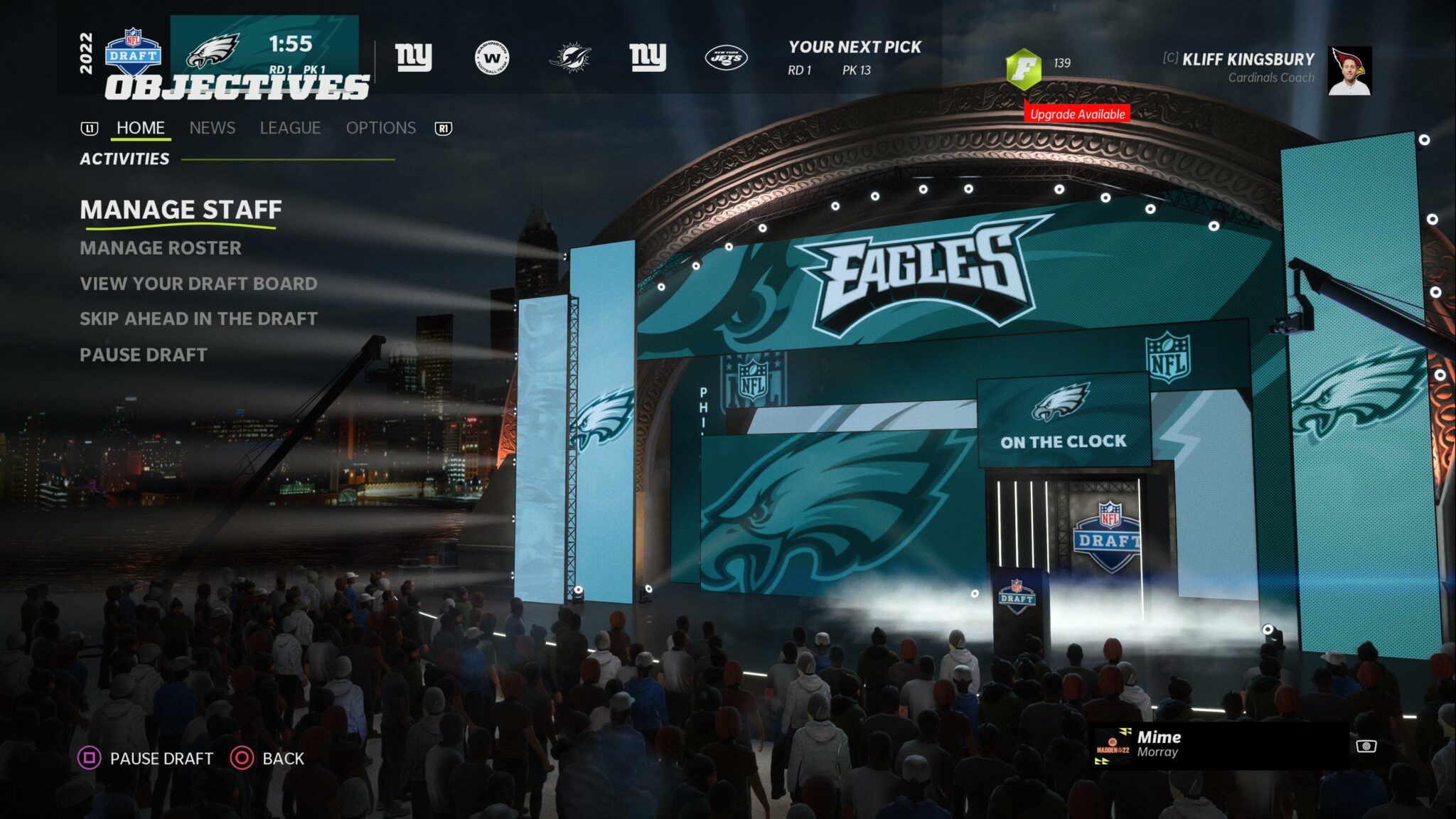Open Kliff Kingsbury coach portrait
Image resolution: width=1456 pixels, height=819 pixels.
click(1349, 70)
